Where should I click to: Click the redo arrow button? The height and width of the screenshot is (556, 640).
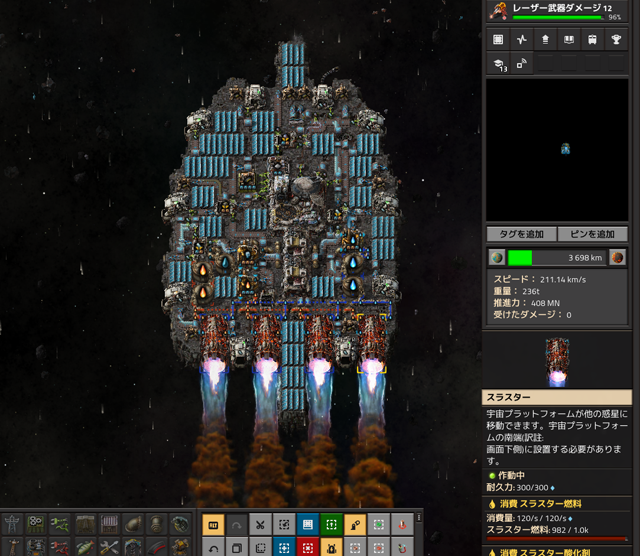(237, 524)
